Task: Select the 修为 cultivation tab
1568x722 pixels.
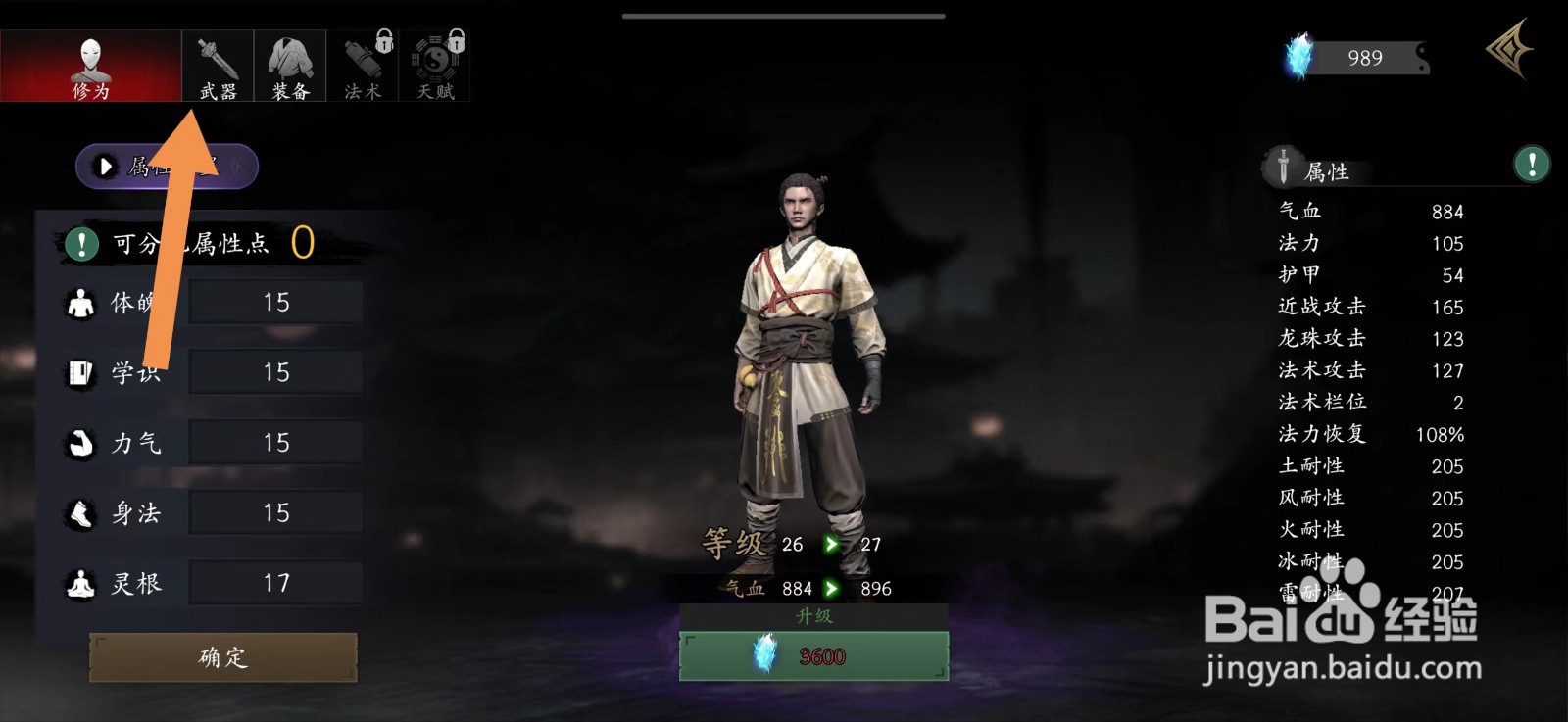Action: pos(93,65)
